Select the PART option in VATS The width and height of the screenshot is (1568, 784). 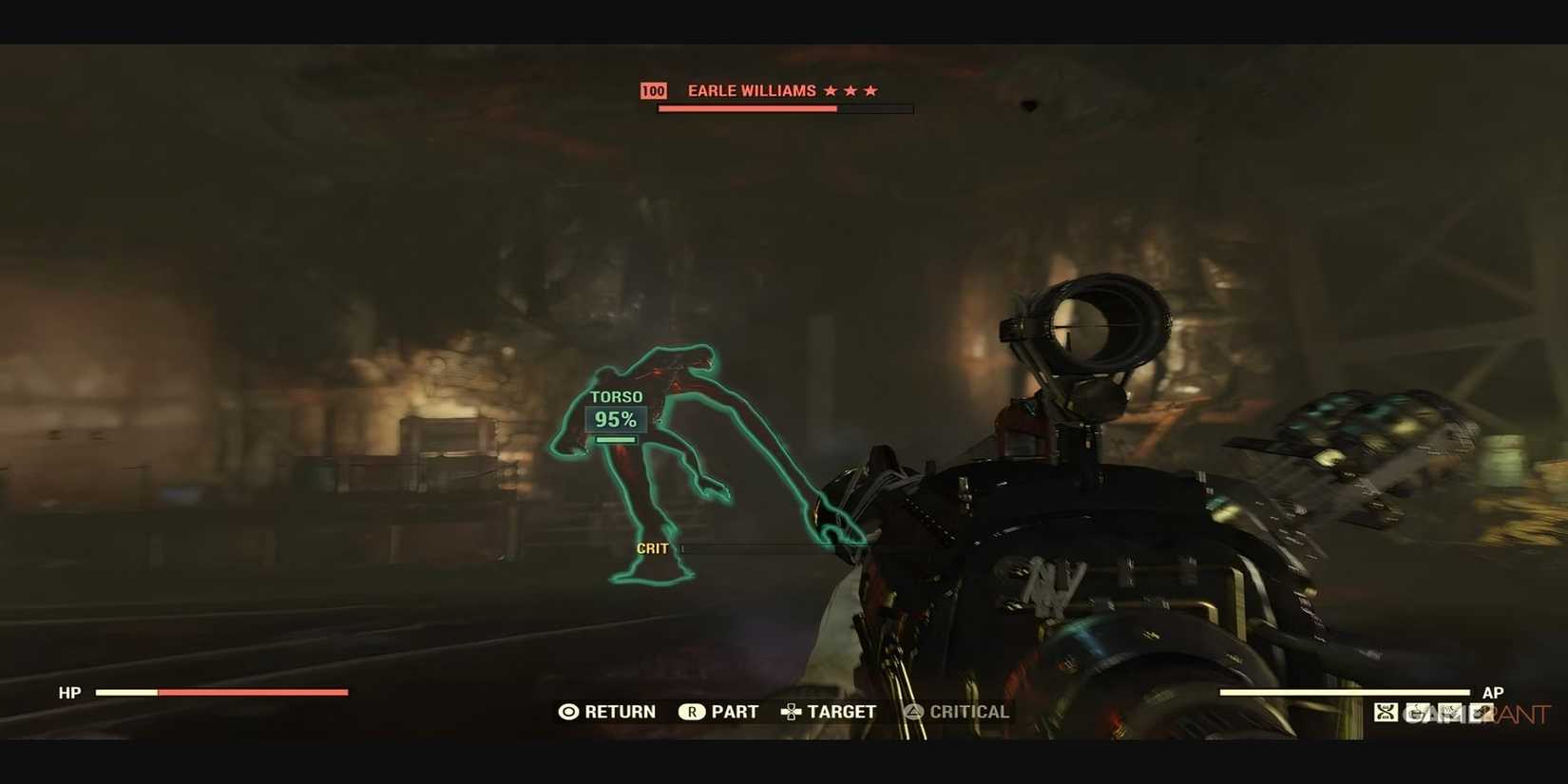[x=735, y=711]
